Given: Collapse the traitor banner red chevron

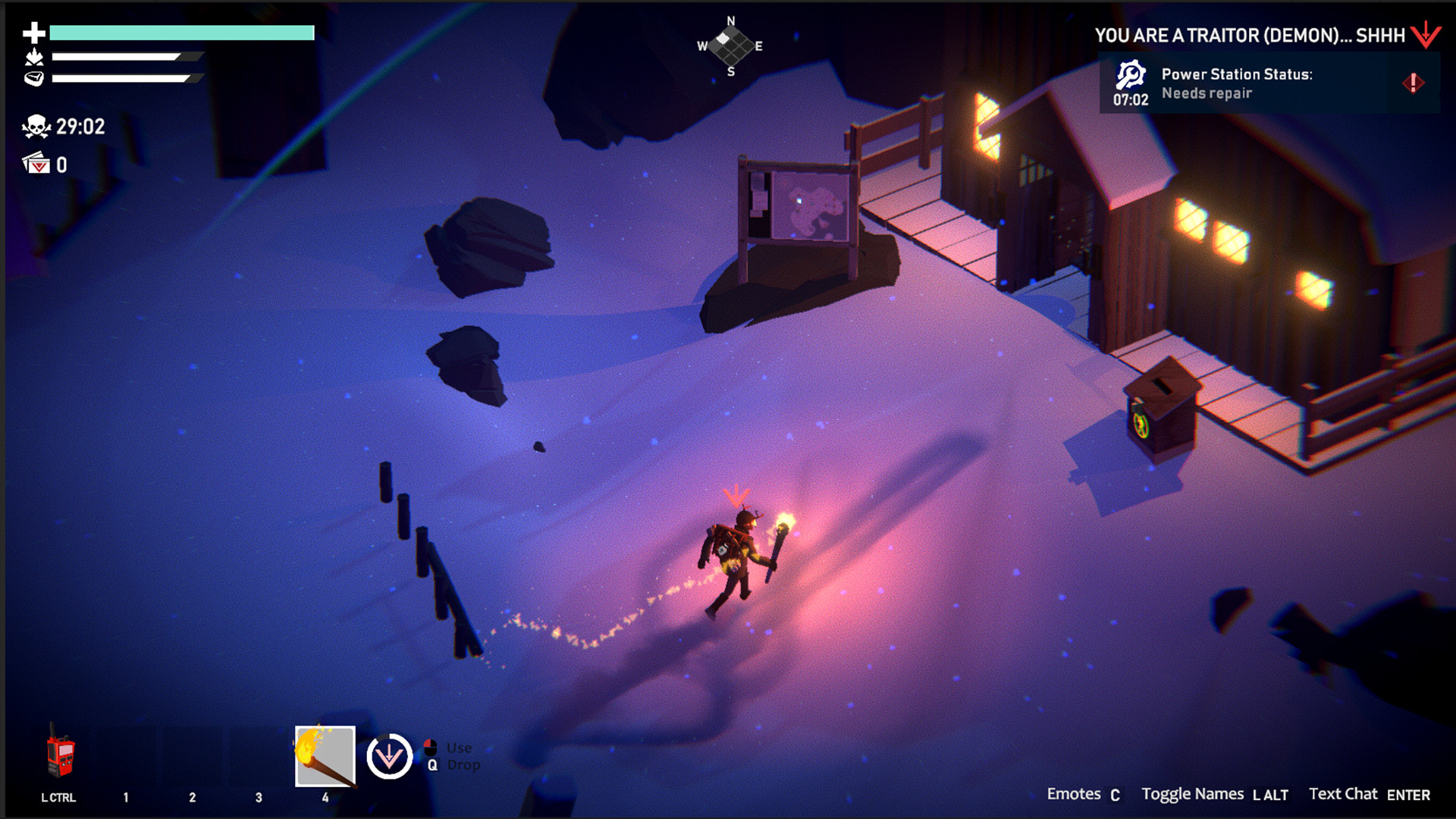Looking at the screenshot, I should click(1427, 34).
